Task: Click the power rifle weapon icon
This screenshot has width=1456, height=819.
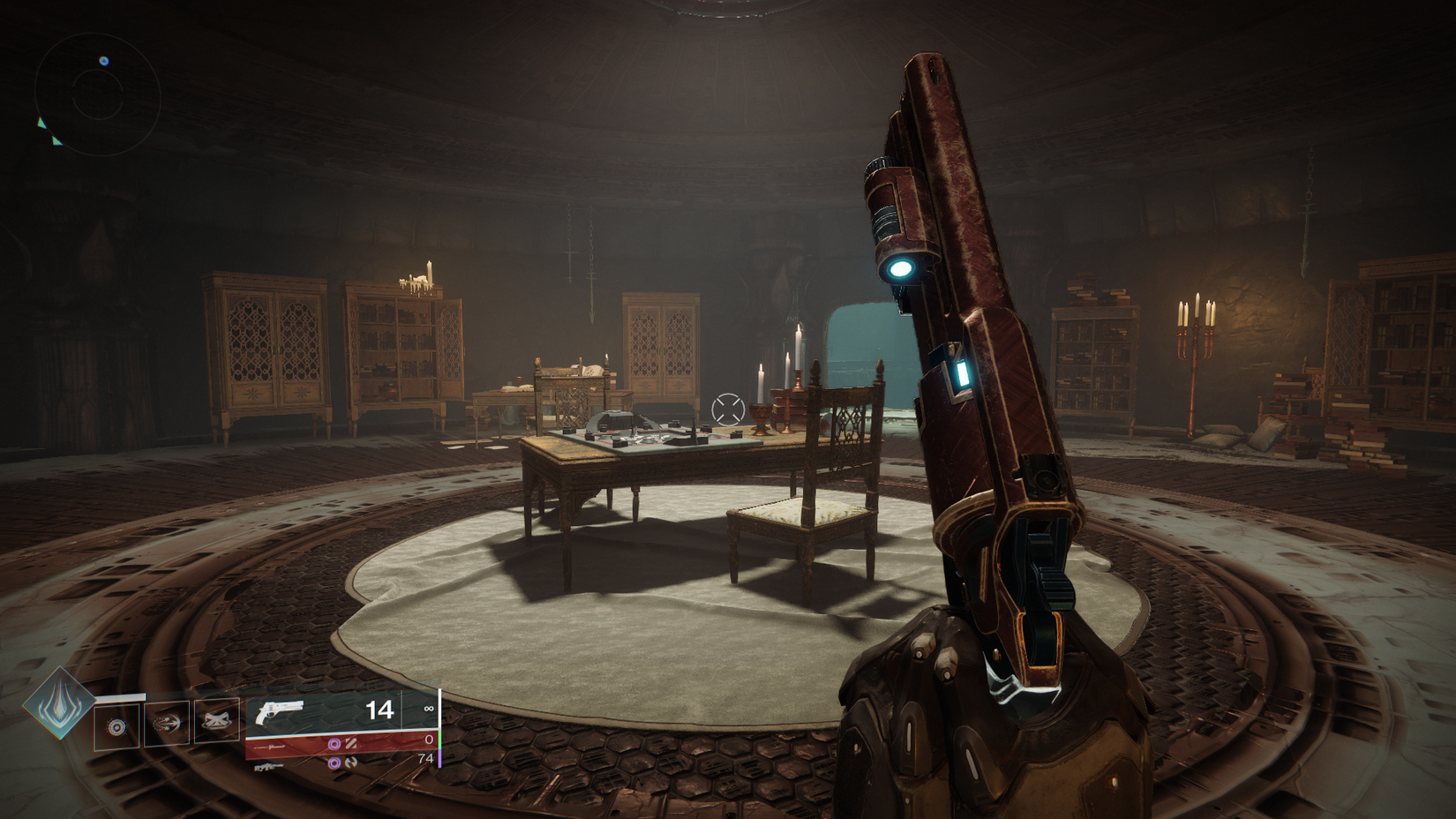Action: pyautogui.click(x=267, y=766)
